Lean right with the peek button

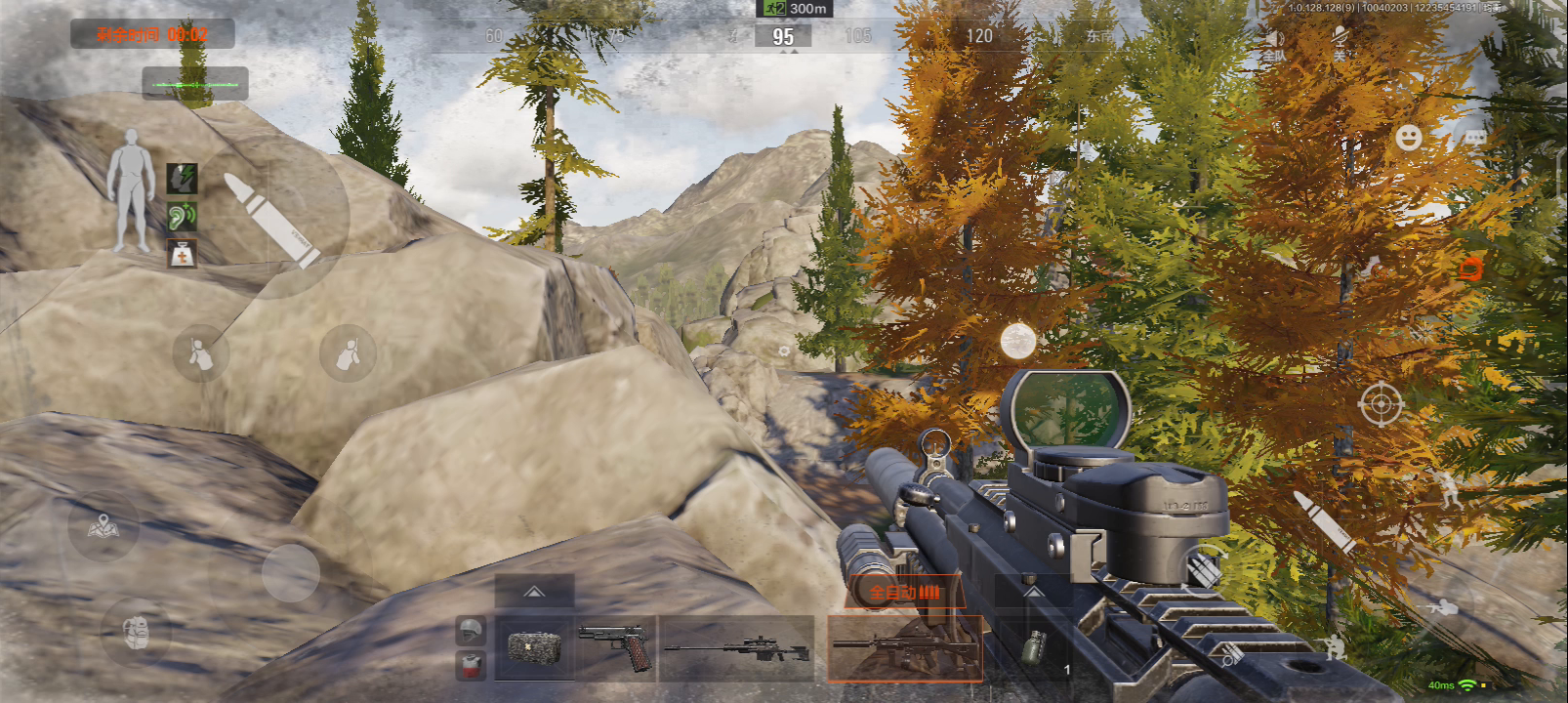click(348, 353)
